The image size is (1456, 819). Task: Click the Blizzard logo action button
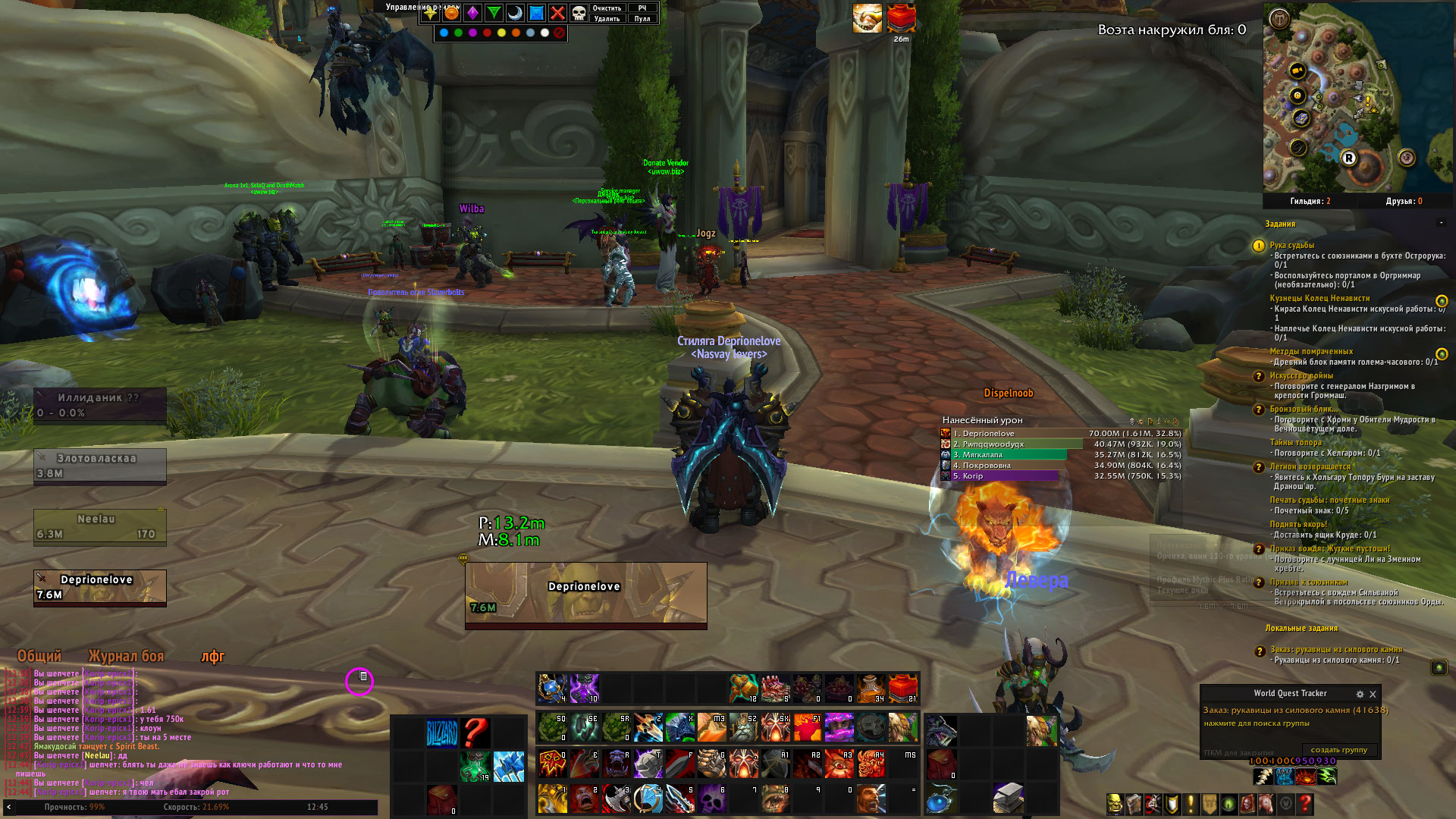[x=442, y=733]
